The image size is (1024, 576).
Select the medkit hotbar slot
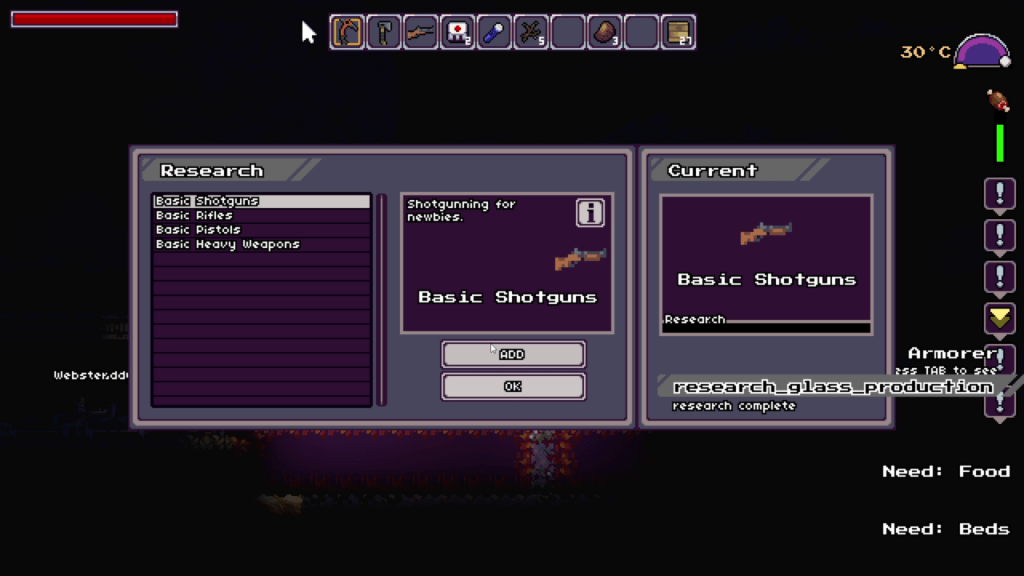458,32
